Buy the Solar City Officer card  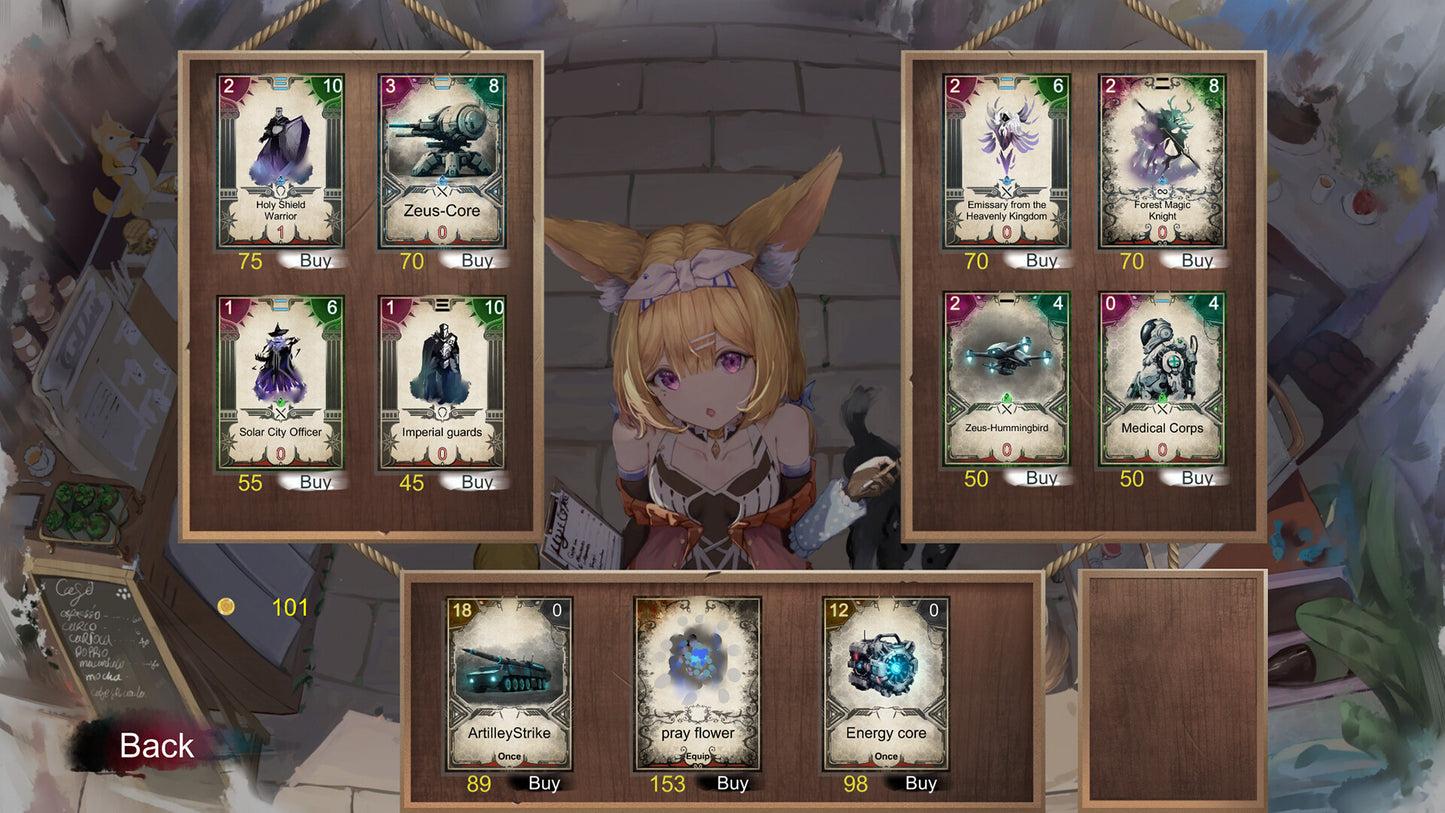(315, 483)
